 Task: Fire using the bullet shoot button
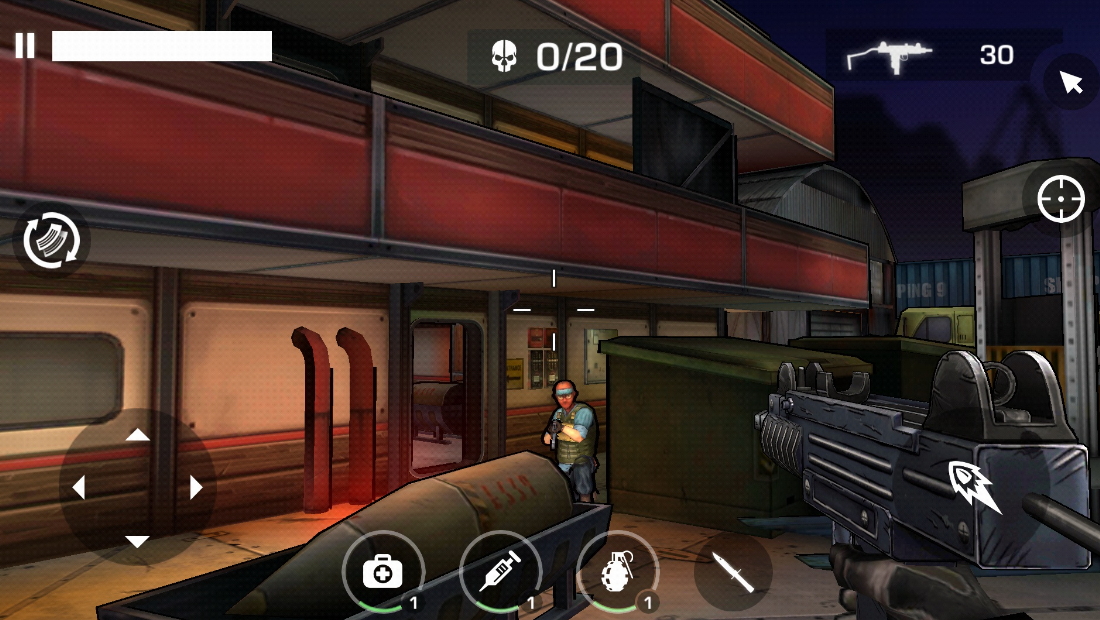coord(976,487)
